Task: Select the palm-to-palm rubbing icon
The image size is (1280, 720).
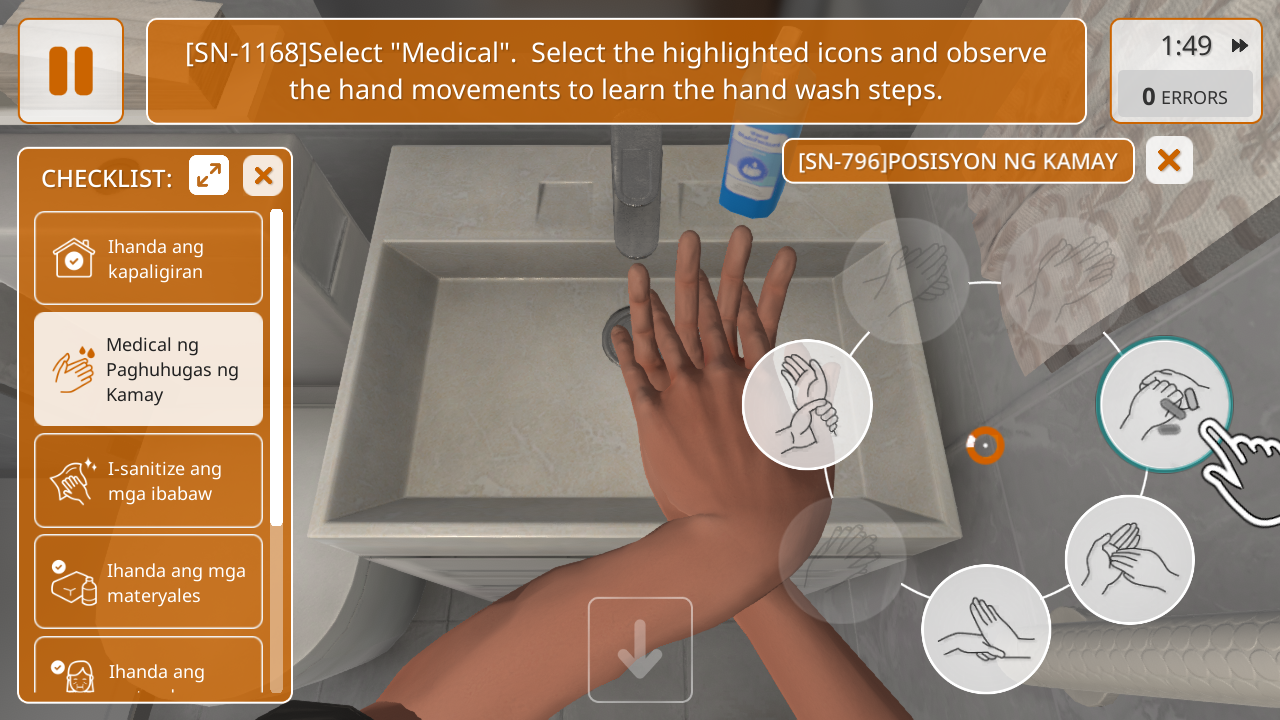Action: pyautogui.click(x=1129, y=559)
